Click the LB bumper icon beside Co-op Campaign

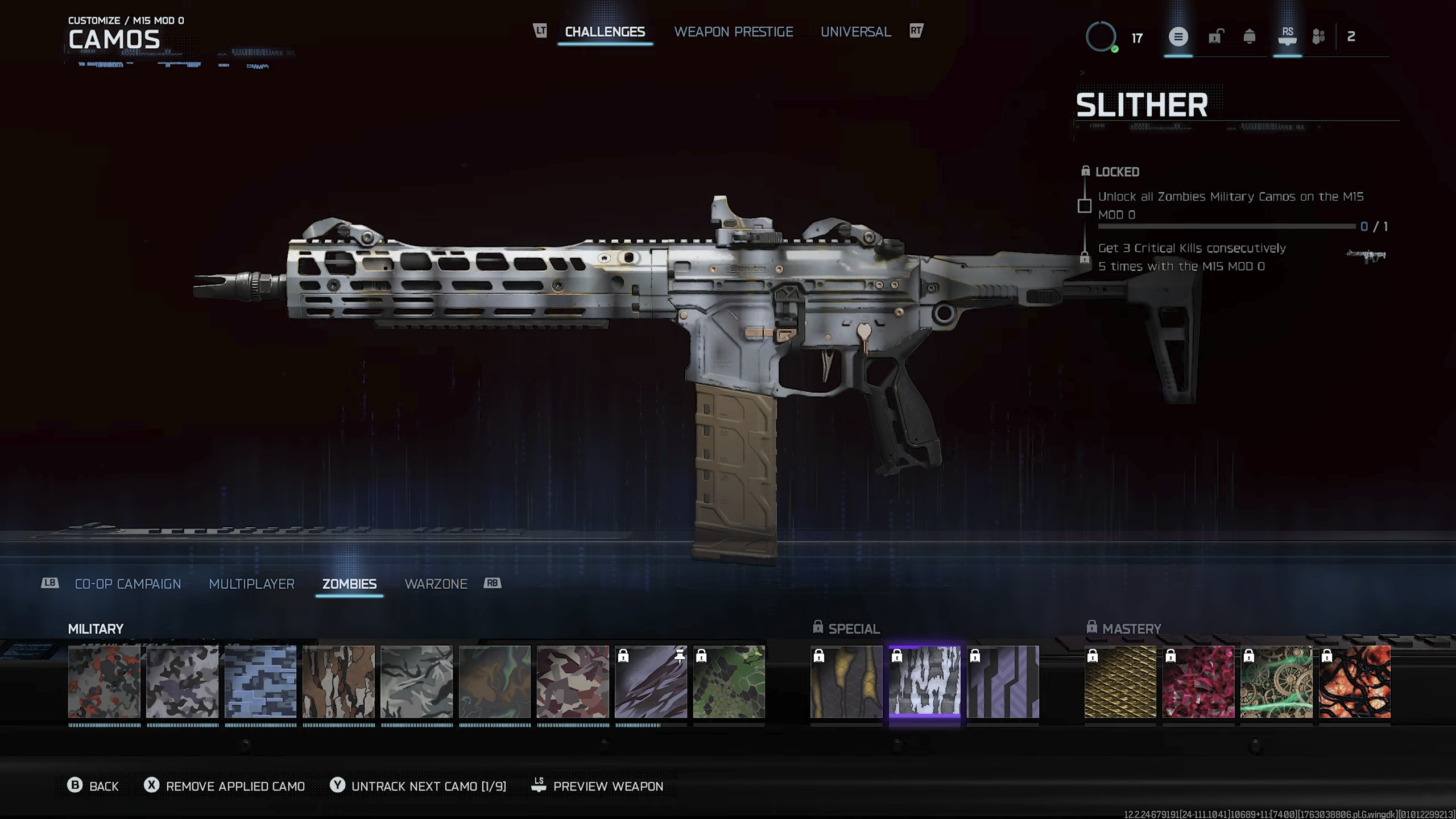50,584
